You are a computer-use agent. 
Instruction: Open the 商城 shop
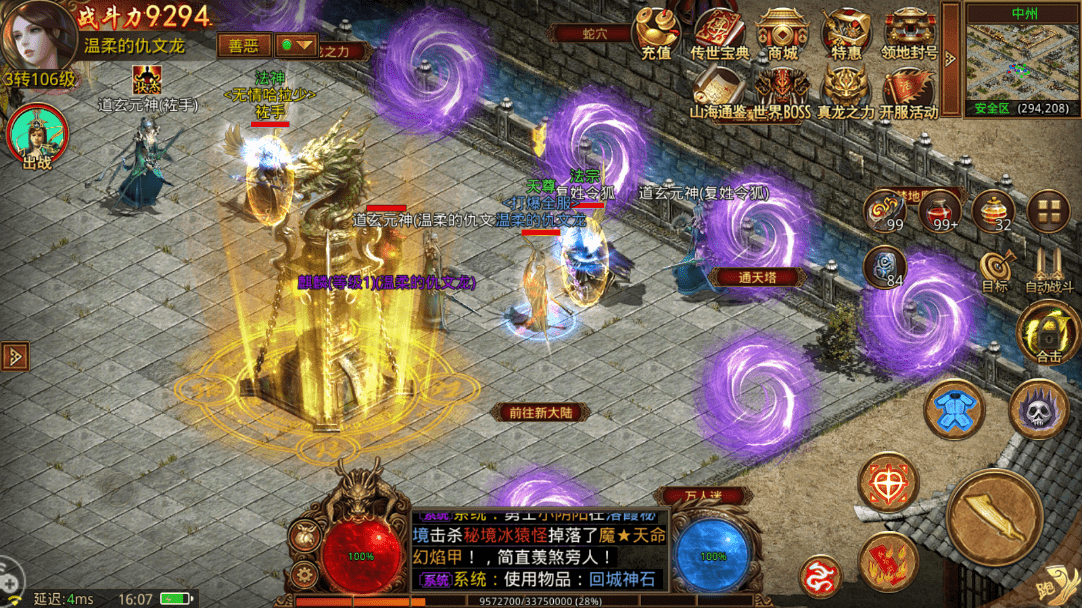pos(783,33)
